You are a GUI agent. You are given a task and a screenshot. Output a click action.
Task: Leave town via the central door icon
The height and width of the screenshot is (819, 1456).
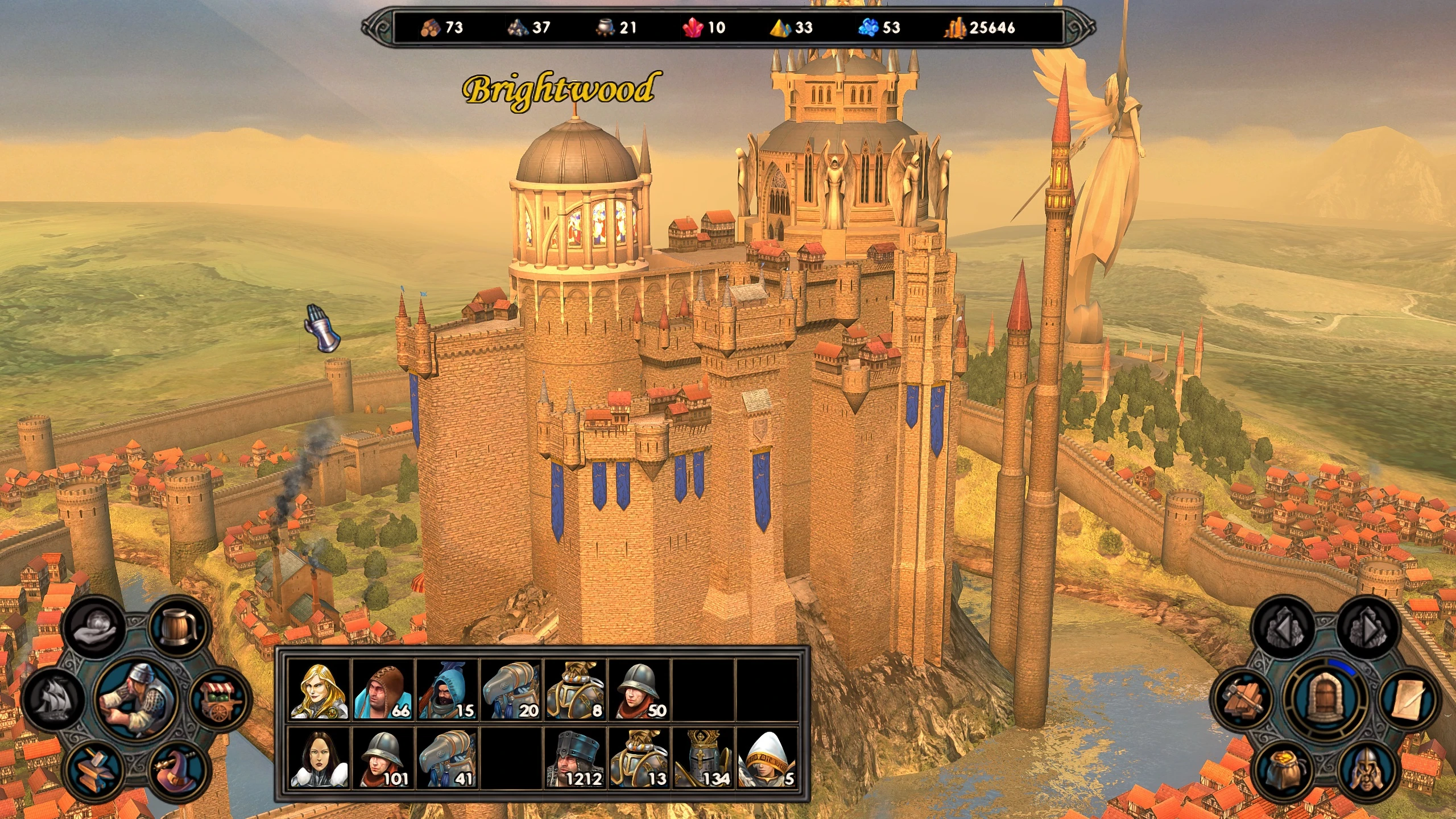pyautogui.click(x=1325, y=697)
